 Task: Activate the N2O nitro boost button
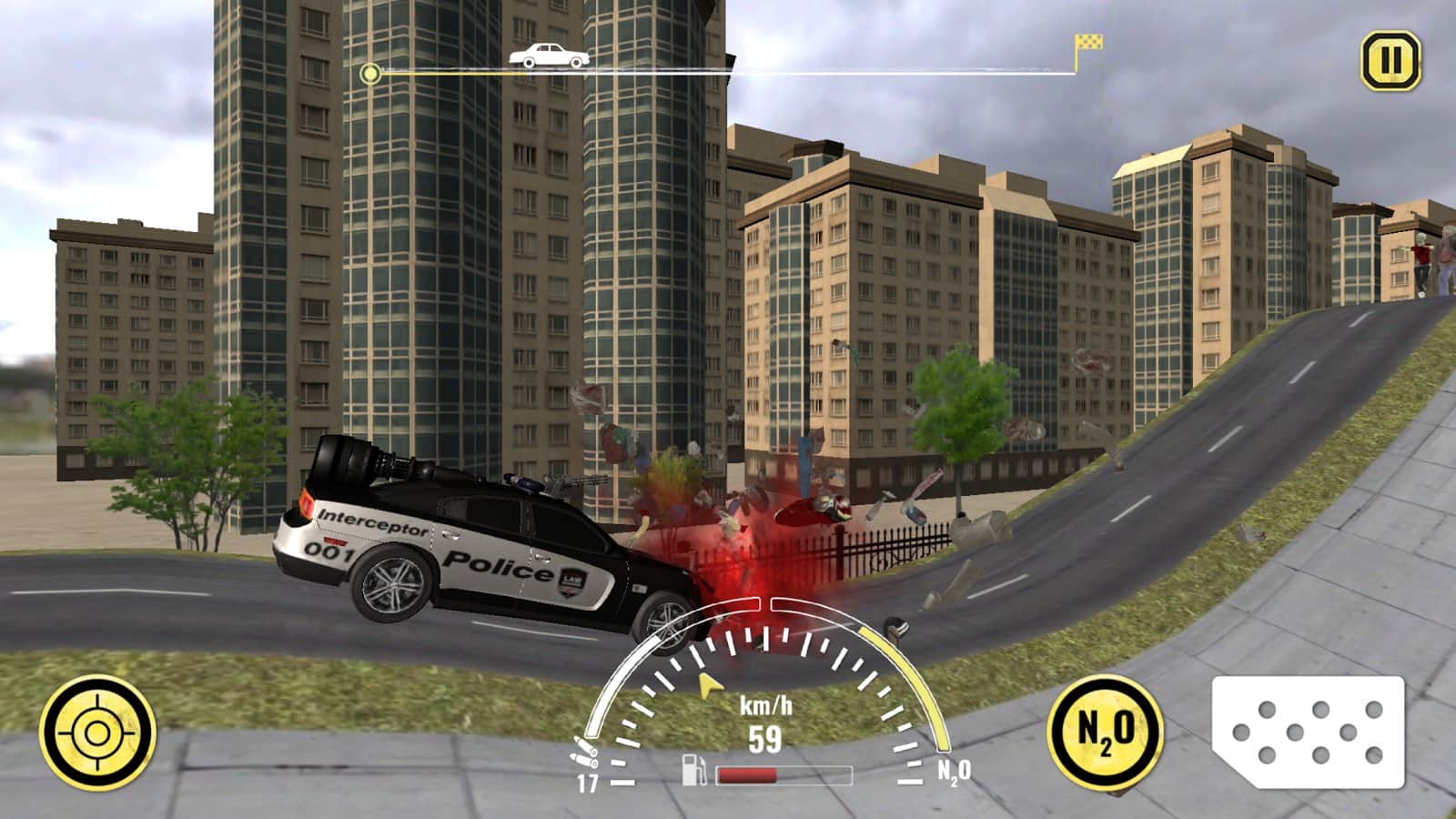click(x=1106, y=731)
